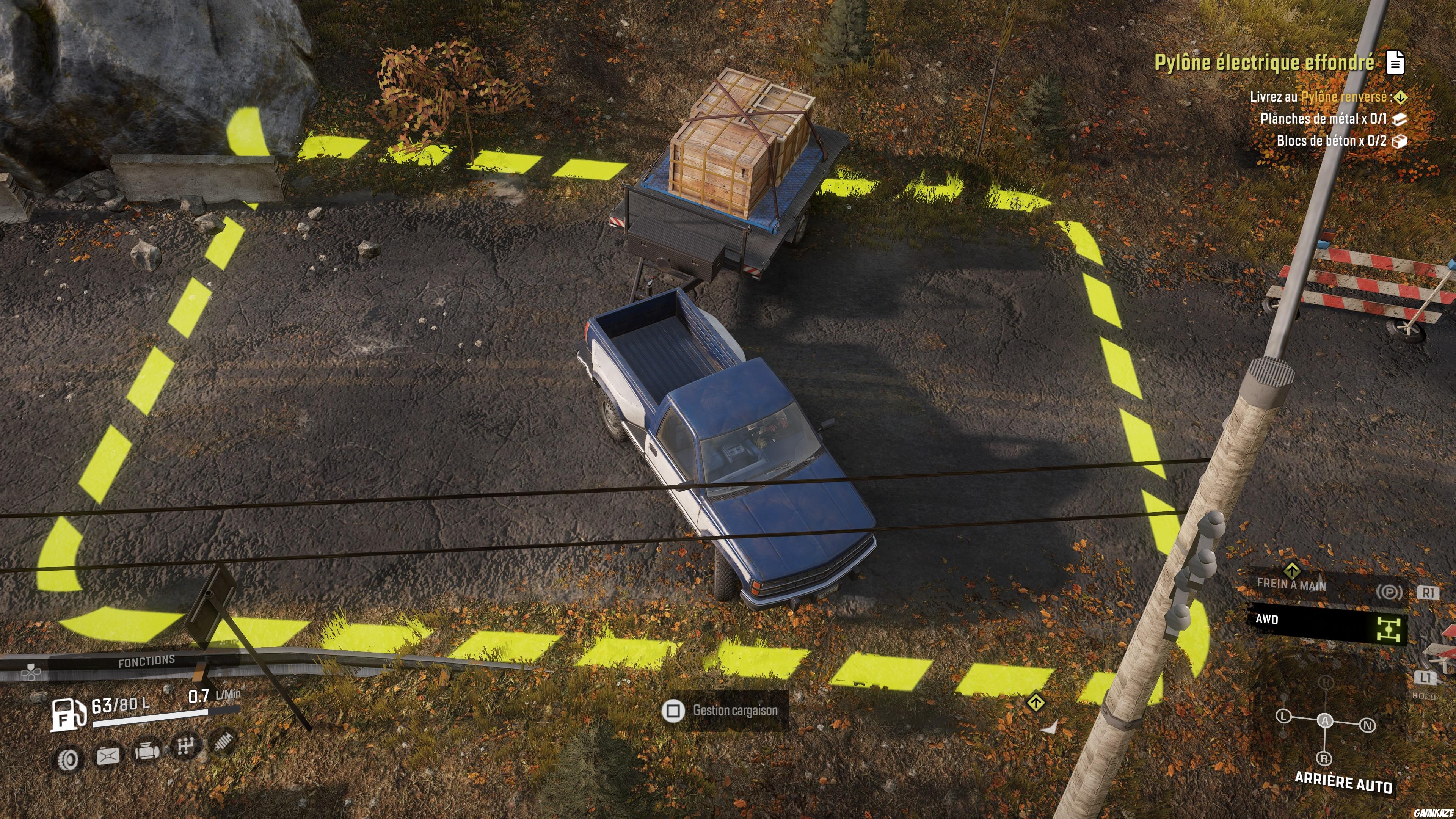Shift to the H high gear

1326,683
